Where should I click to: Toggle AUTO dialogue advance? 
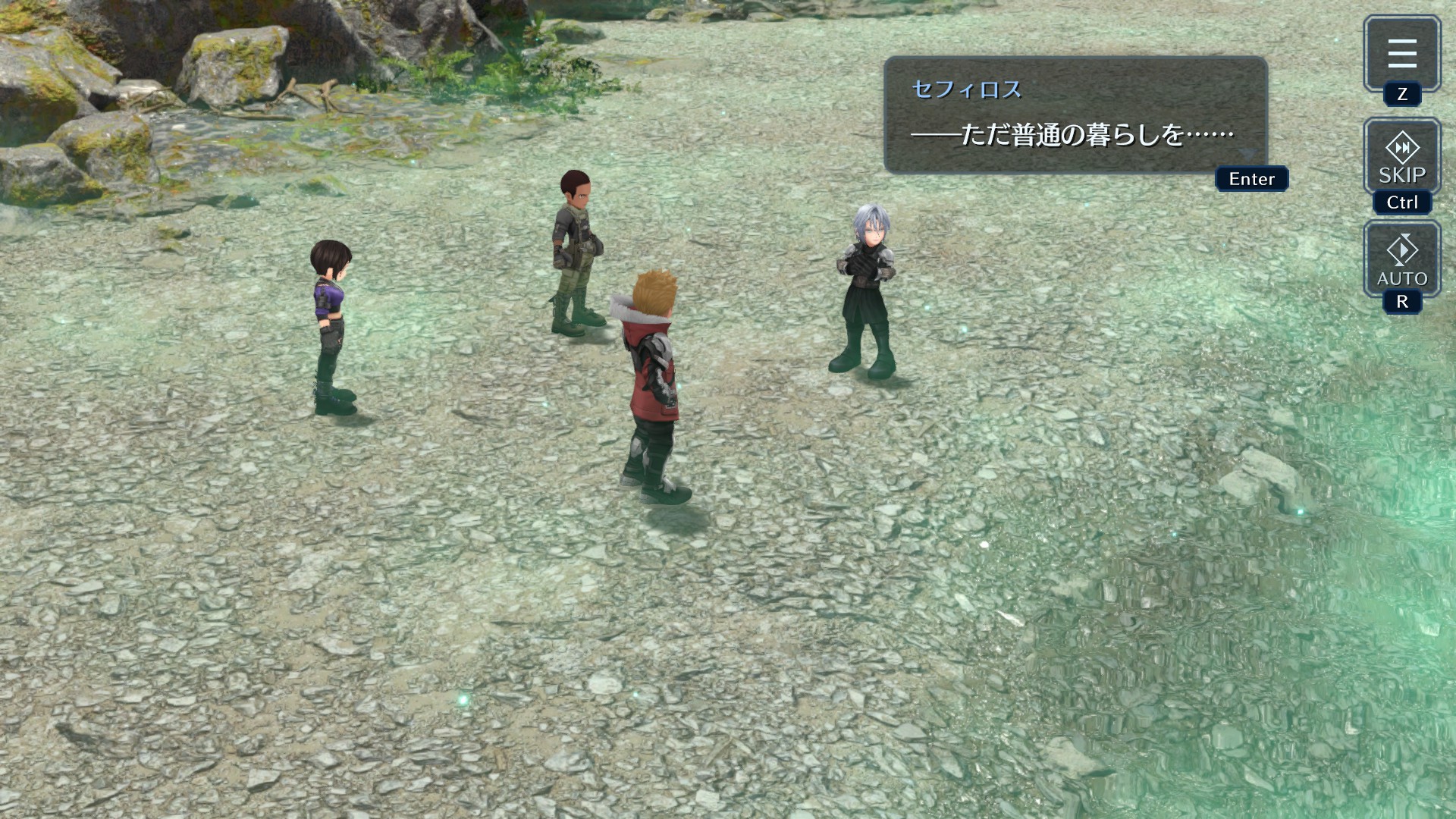[1401, 259]
